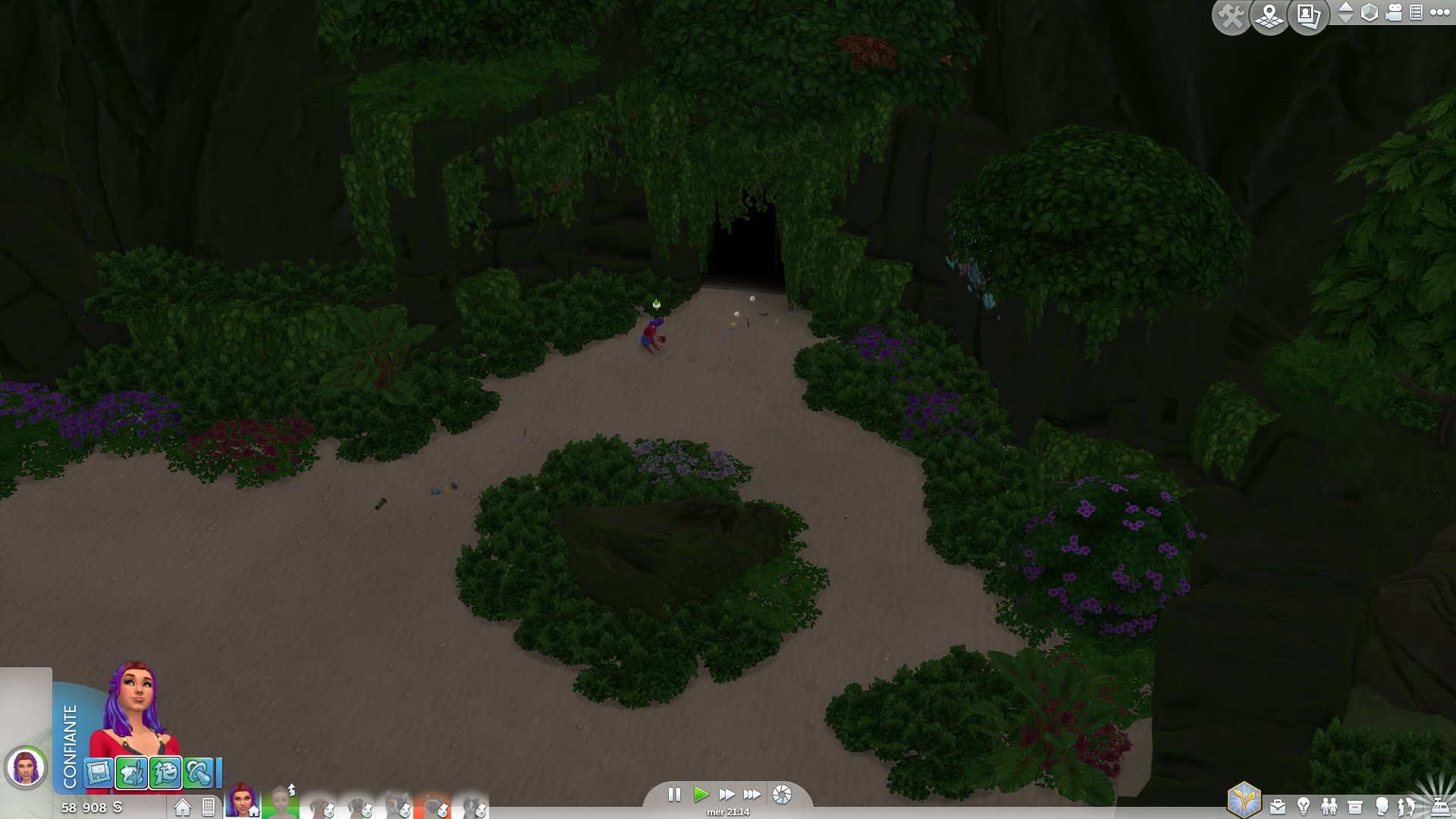Enter Build Mode with the hammer-and-wrench icon
Image resolution: width=1456 pixels, height=819 pixels.
[1232, 14]
